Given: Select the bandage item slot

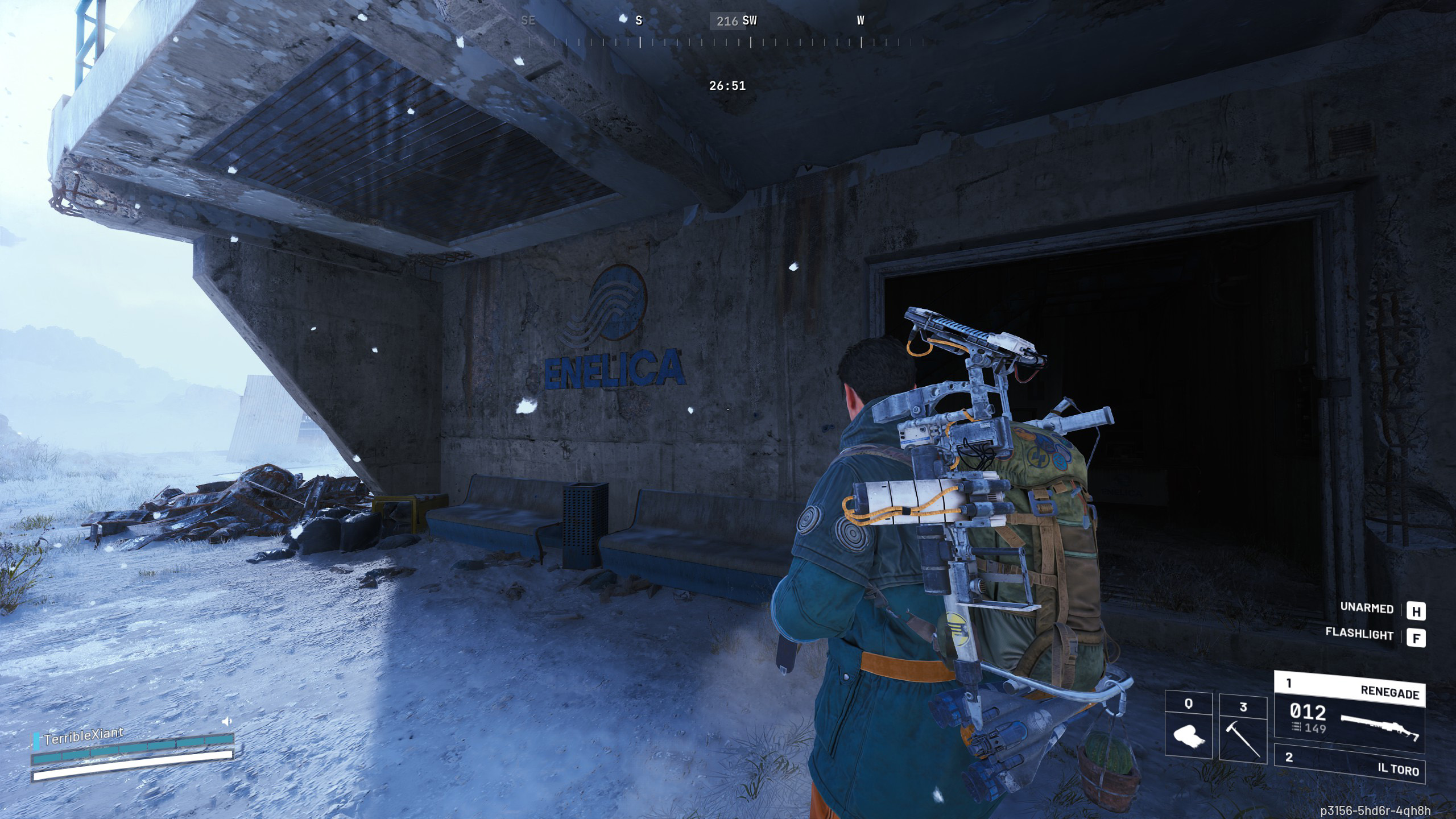Looking at the screenshot, I should [x=1188, y=725].
